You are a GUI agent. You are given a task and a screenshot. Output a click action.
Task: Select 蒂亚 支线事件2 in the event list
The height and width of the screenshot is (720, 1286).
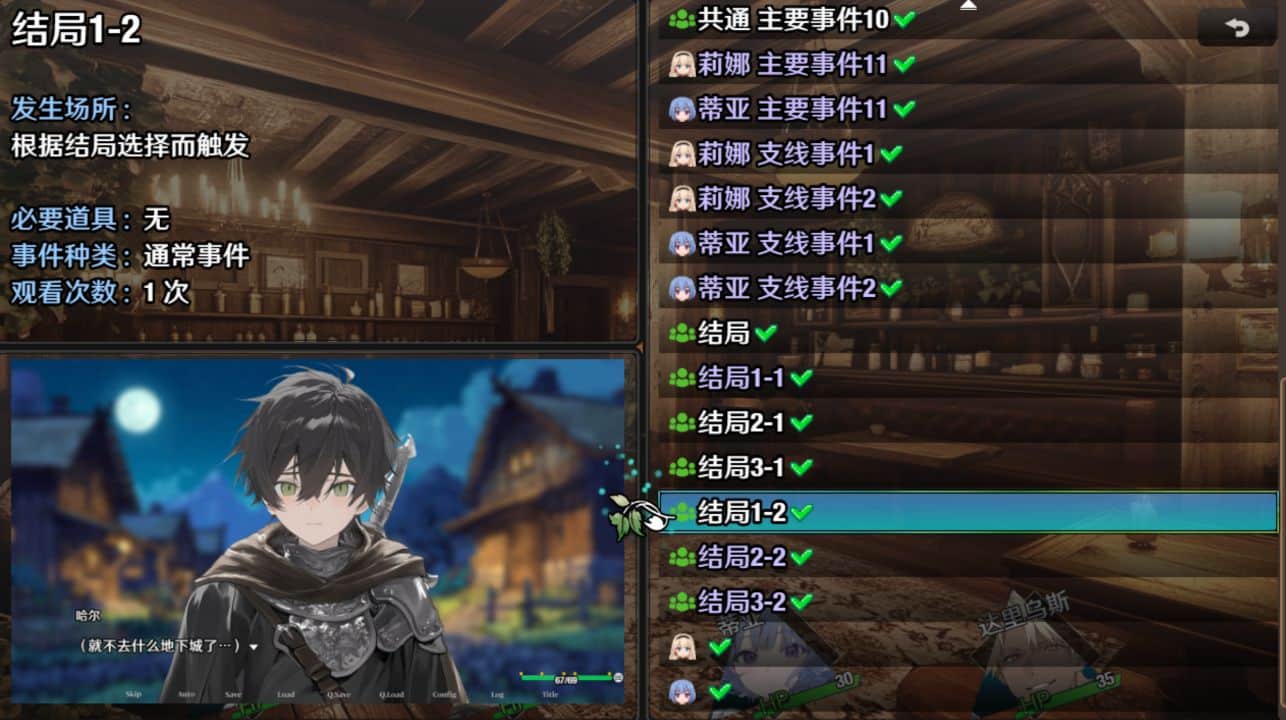(x=785, y=288)
